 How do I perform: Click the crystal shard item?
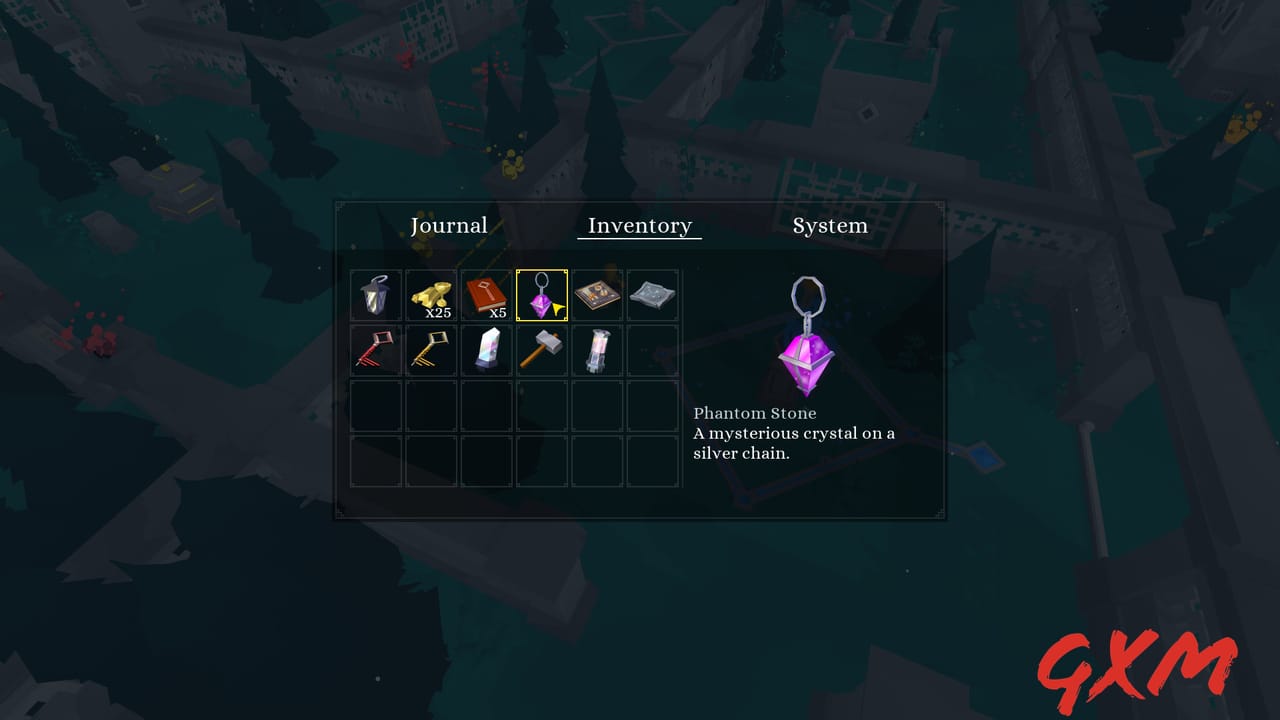coord(486,349)
